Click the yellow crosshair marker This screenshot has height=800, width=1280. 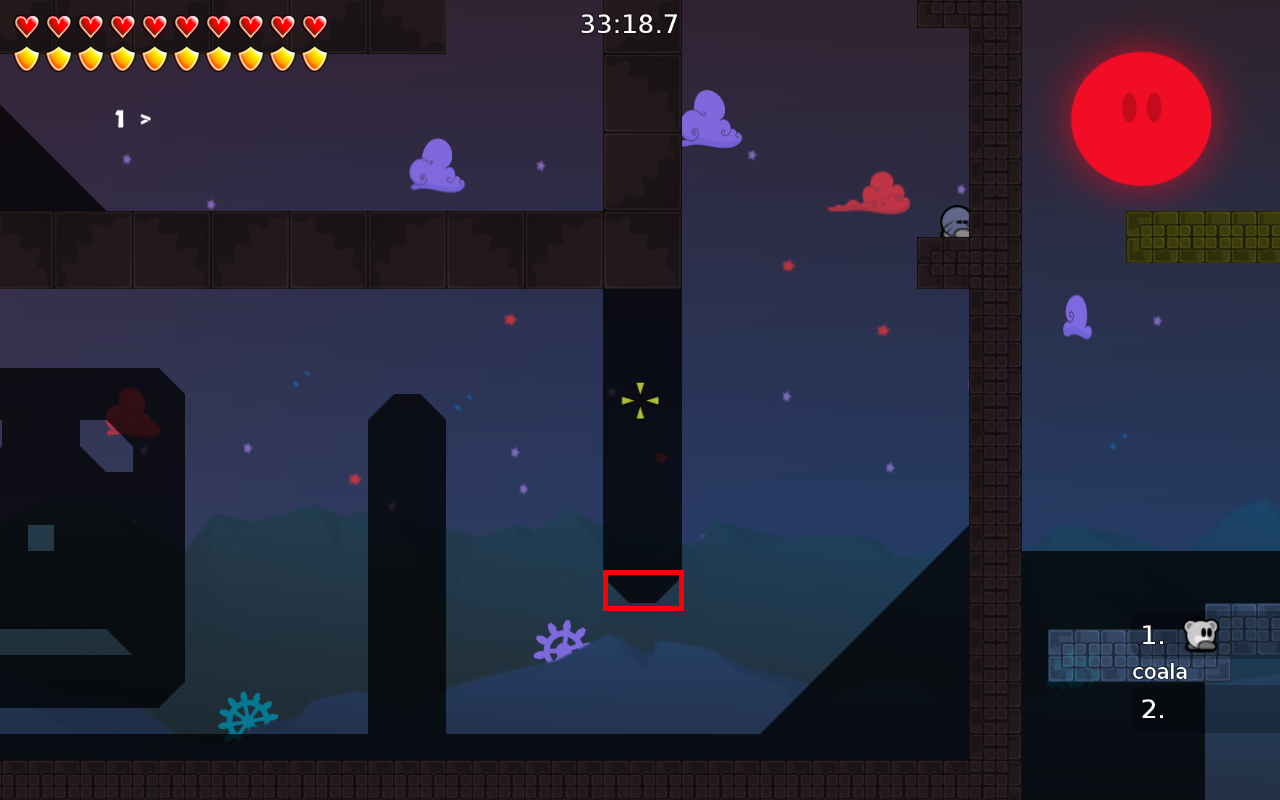640,400
